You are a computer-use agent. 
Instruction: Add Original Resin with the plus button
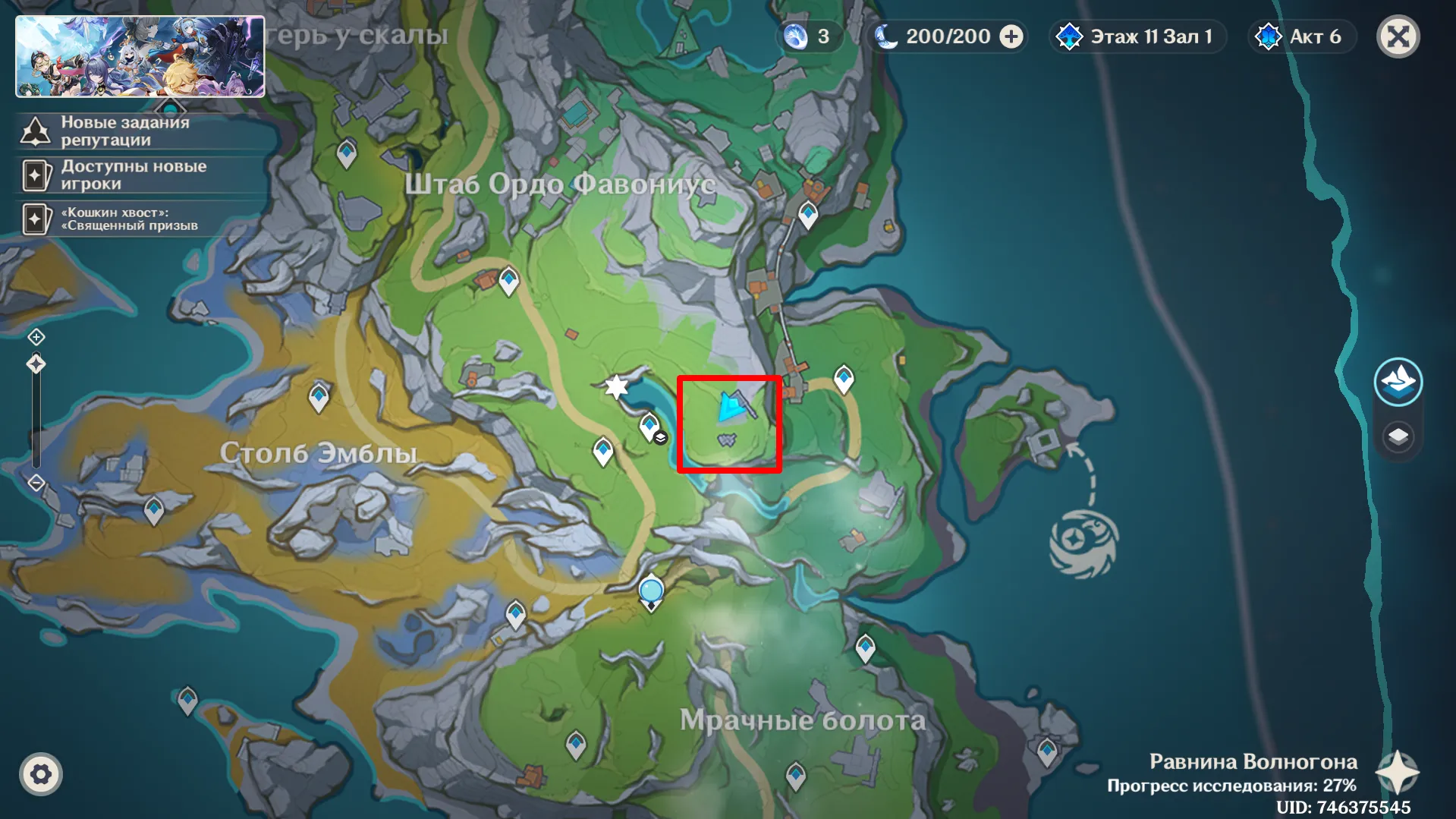pyautogui.click(x=1011, y=36)
